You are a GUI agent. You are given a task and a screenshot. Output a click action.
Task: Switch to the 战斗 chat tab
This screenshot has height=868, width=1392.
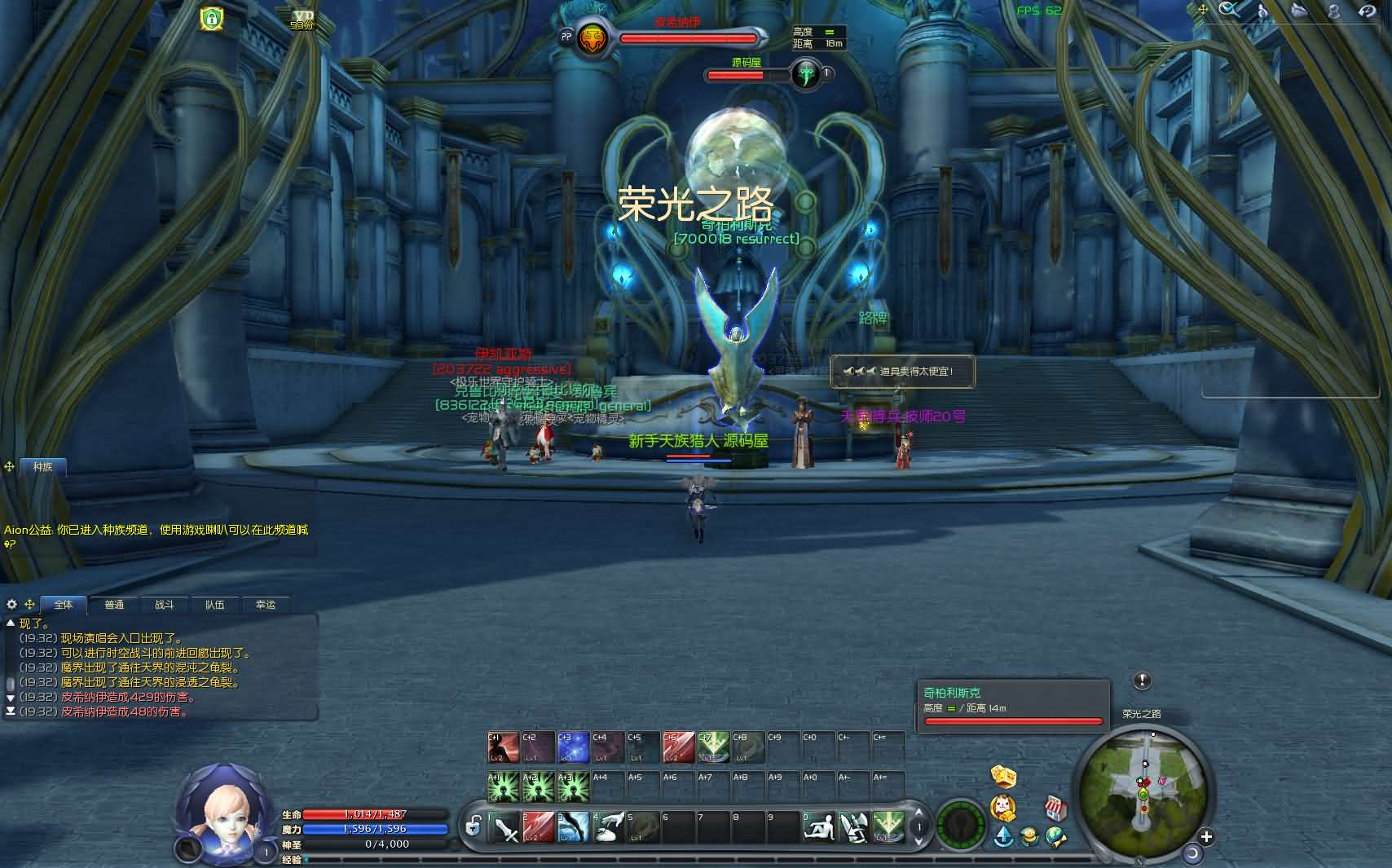165,605
